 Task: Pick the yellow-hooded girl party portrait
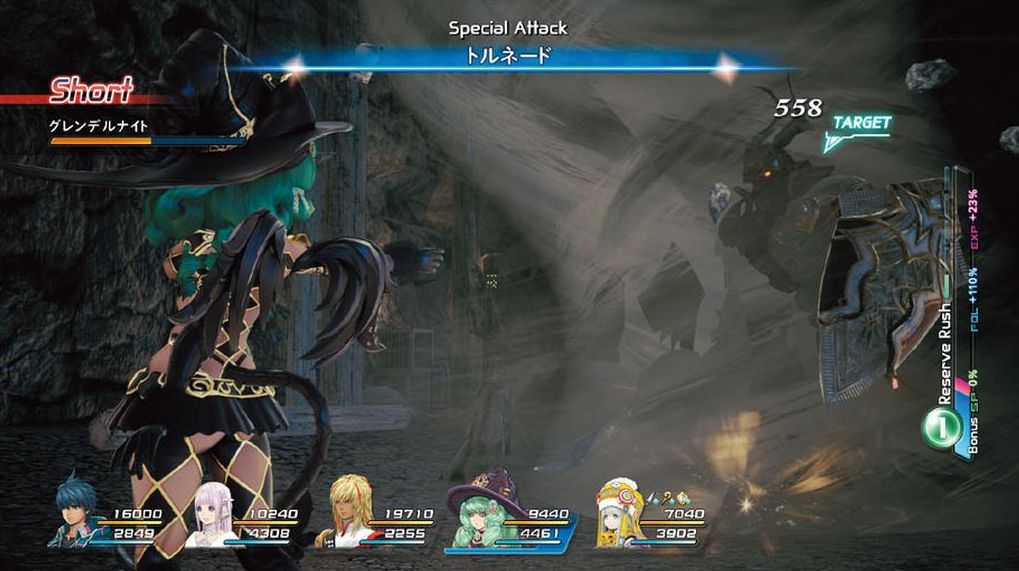pos(620,516)
